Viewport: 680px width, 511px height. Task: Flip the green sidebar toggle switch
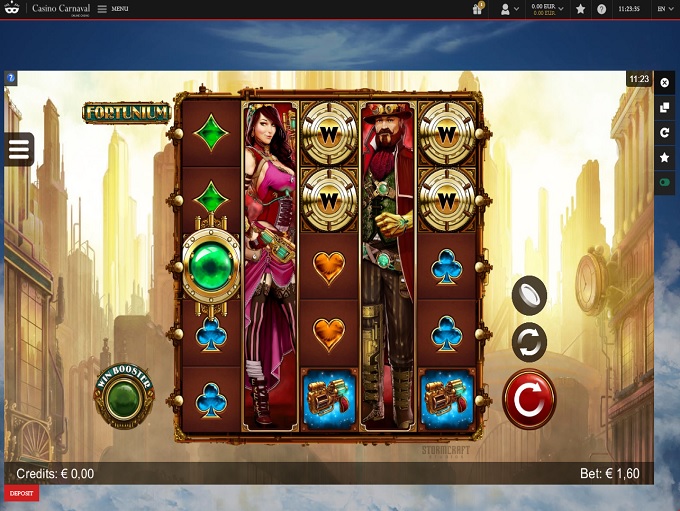tap(665, 183)
